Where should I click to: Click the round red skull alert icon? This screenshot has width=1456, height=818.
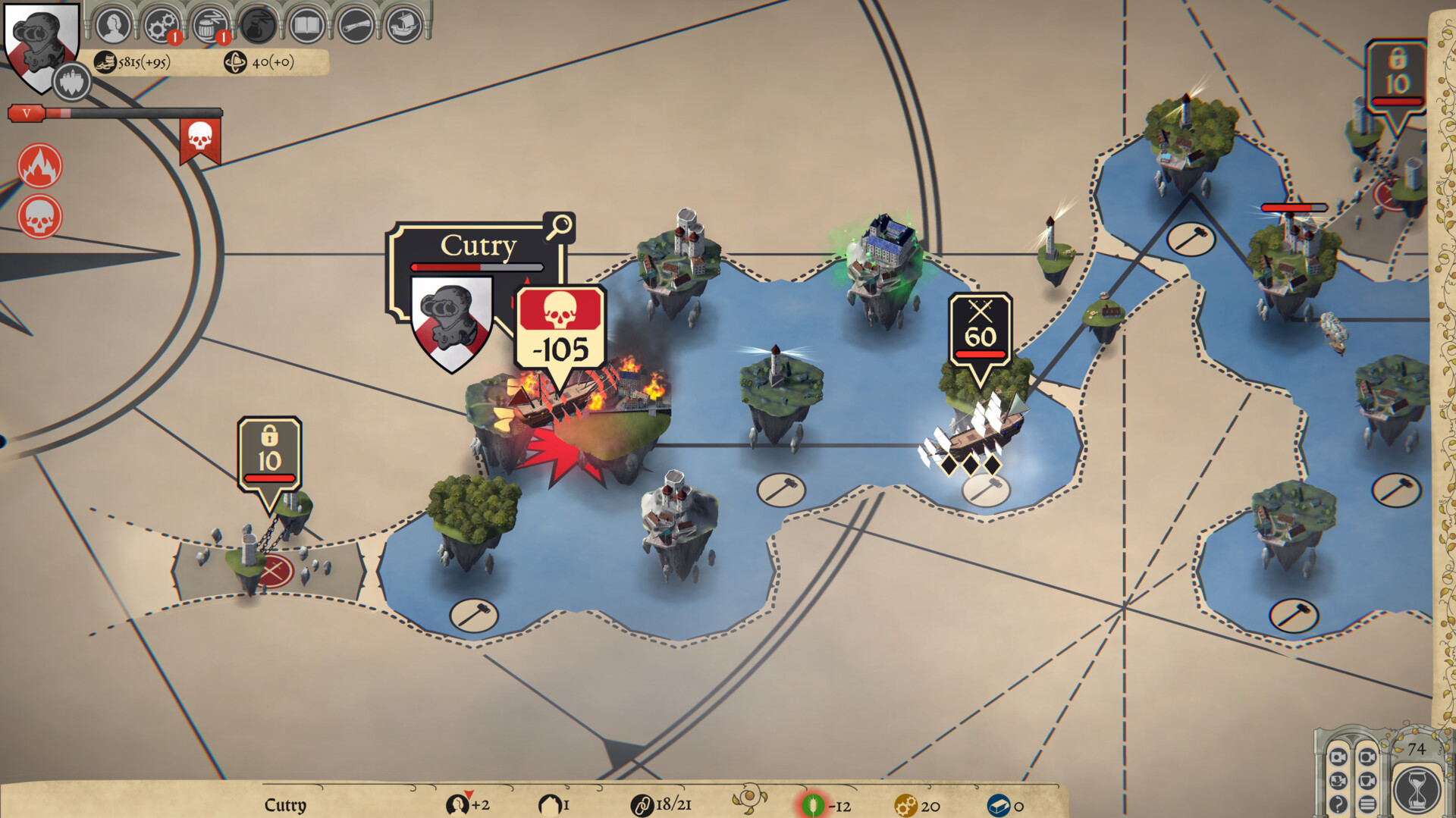click(39, 218)
